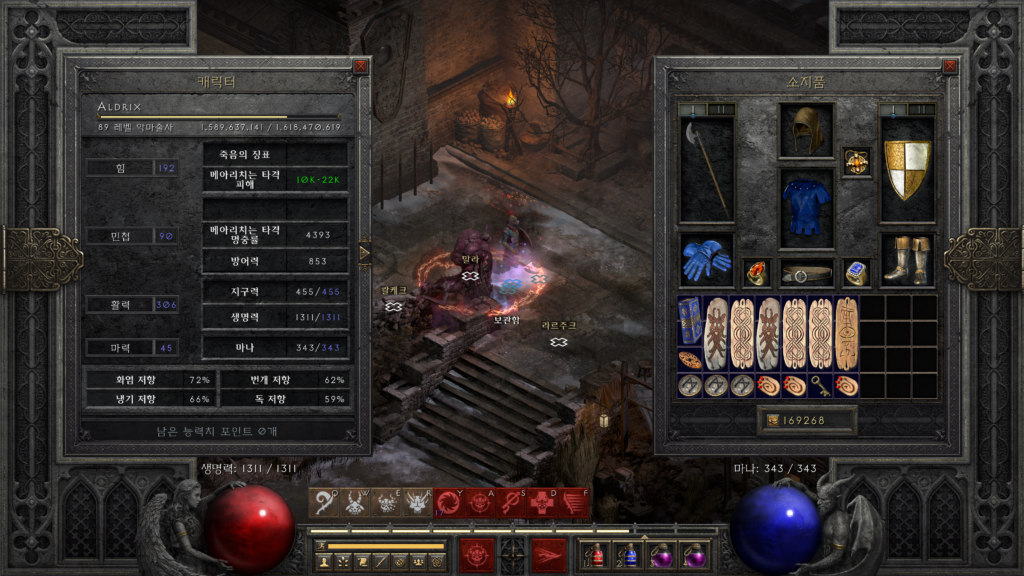Screen dimensions: 1024x576
Task: Open the left-click skill selector
Action: tap(477, 553)
